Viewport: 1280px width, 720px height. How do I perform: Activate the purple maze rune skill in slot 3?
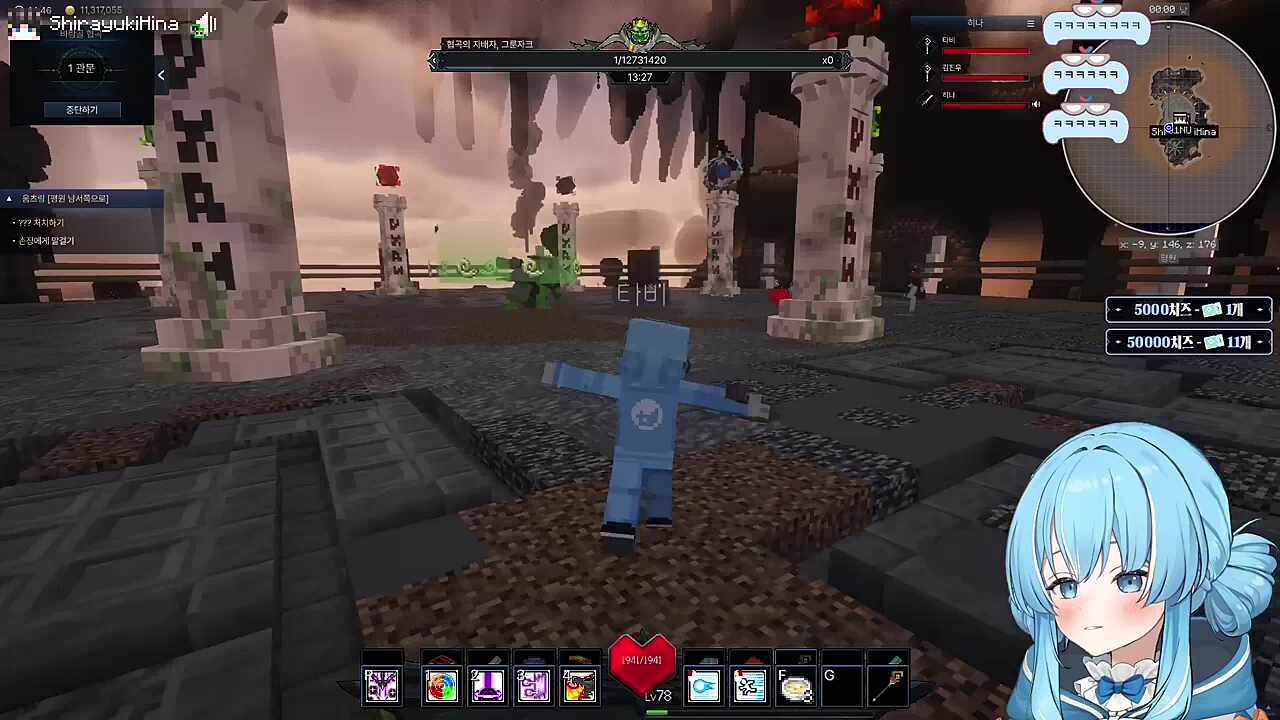click(533, 686)
